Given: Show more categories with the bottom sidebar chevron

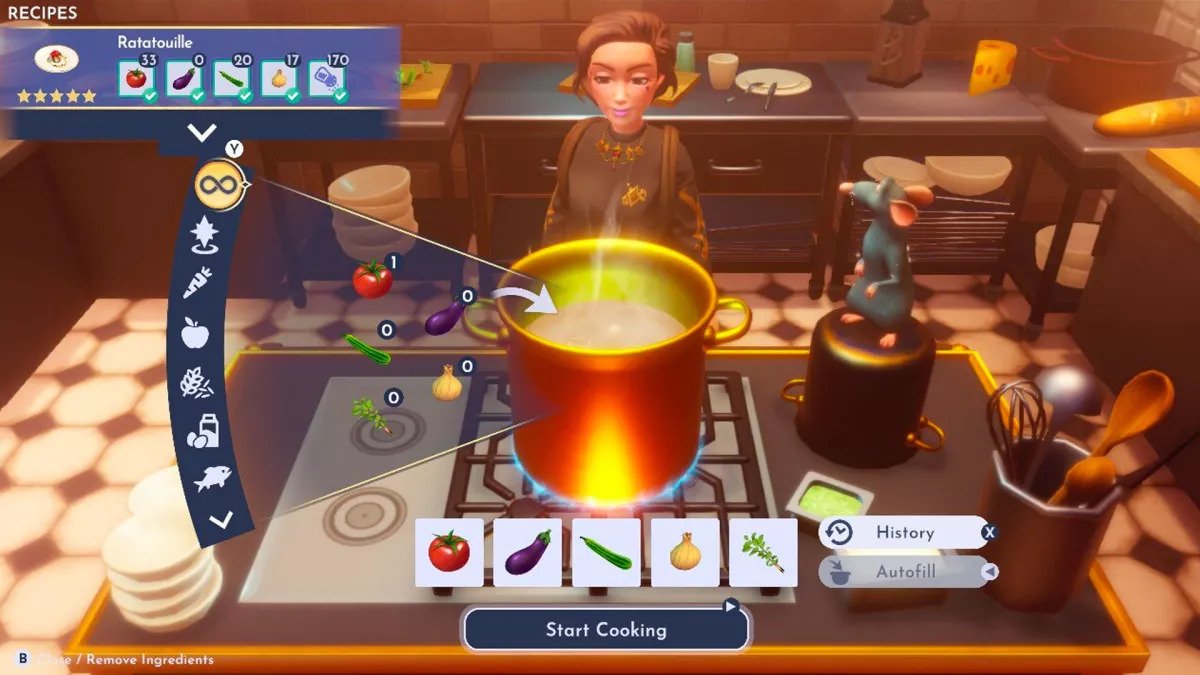Looking at the screenshot, I should click(x=221, y=519).
